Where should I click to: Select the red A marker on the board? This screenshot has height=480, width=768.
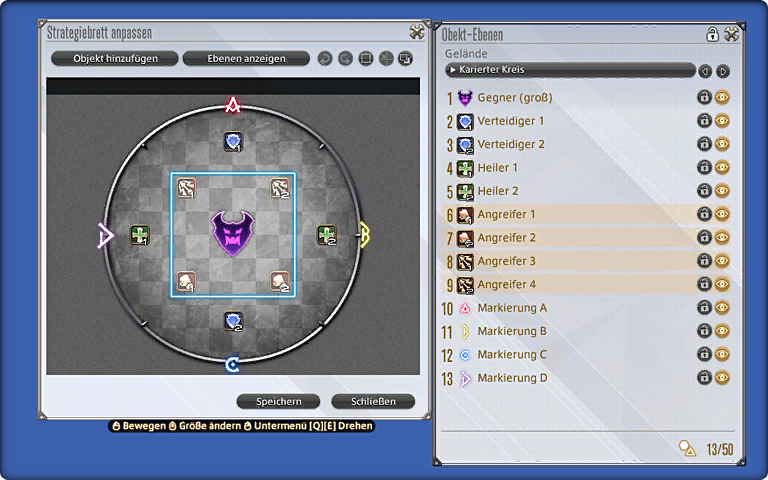tap(233, 104)
